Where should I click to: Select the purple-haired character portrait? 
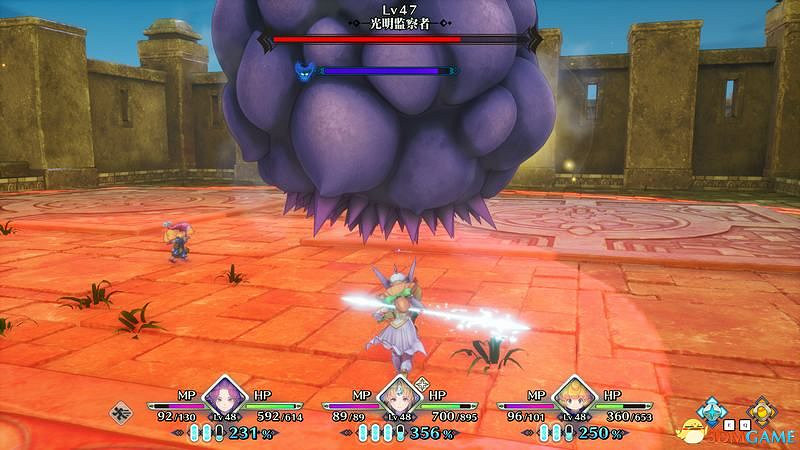point(224,394)
